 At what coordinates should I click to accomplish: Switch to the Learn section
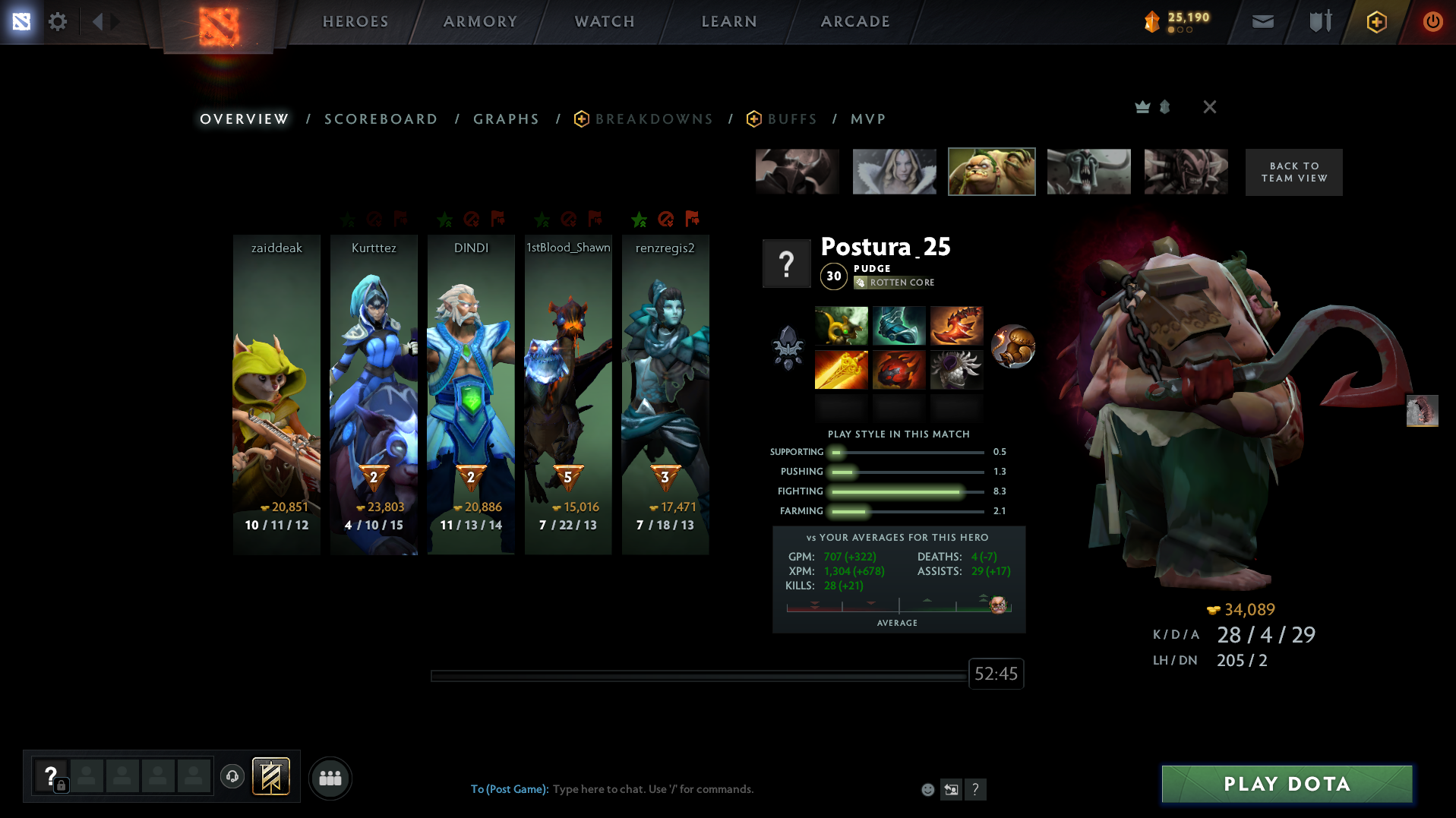coord(729,21)
